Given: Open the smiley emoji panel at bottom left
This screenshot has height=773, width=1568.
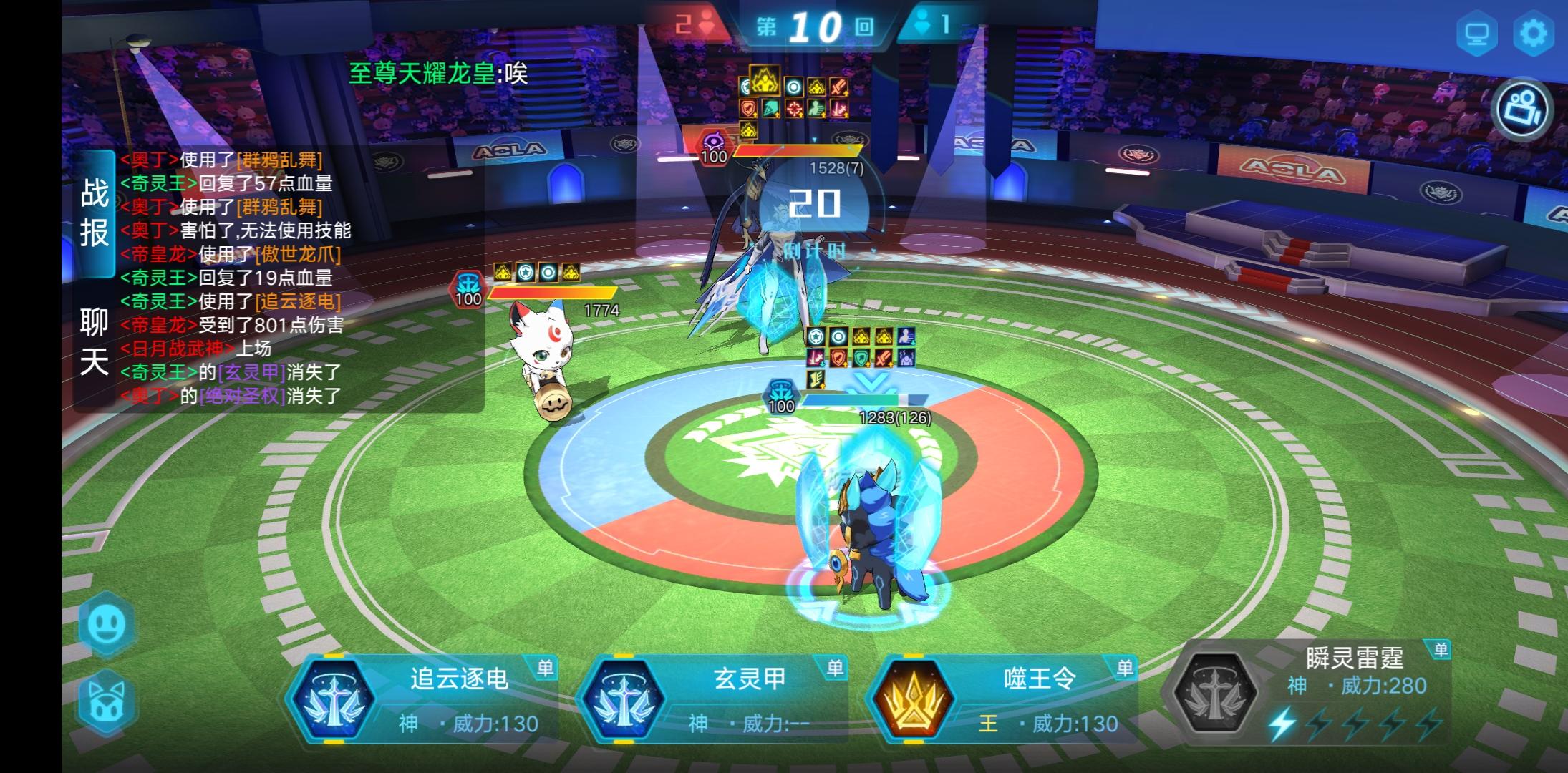Looking at the screenshot, I should [x=106, y=626].
